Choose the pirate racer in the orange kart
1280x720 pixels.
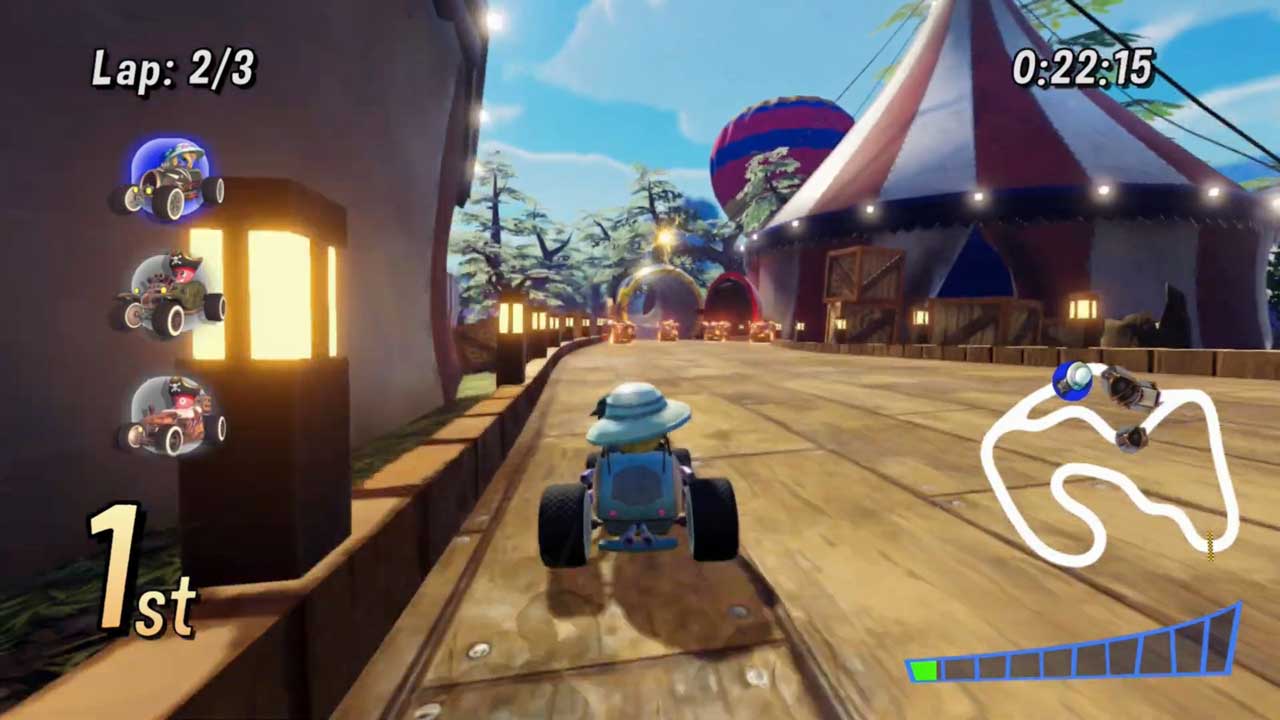(172, 415)
